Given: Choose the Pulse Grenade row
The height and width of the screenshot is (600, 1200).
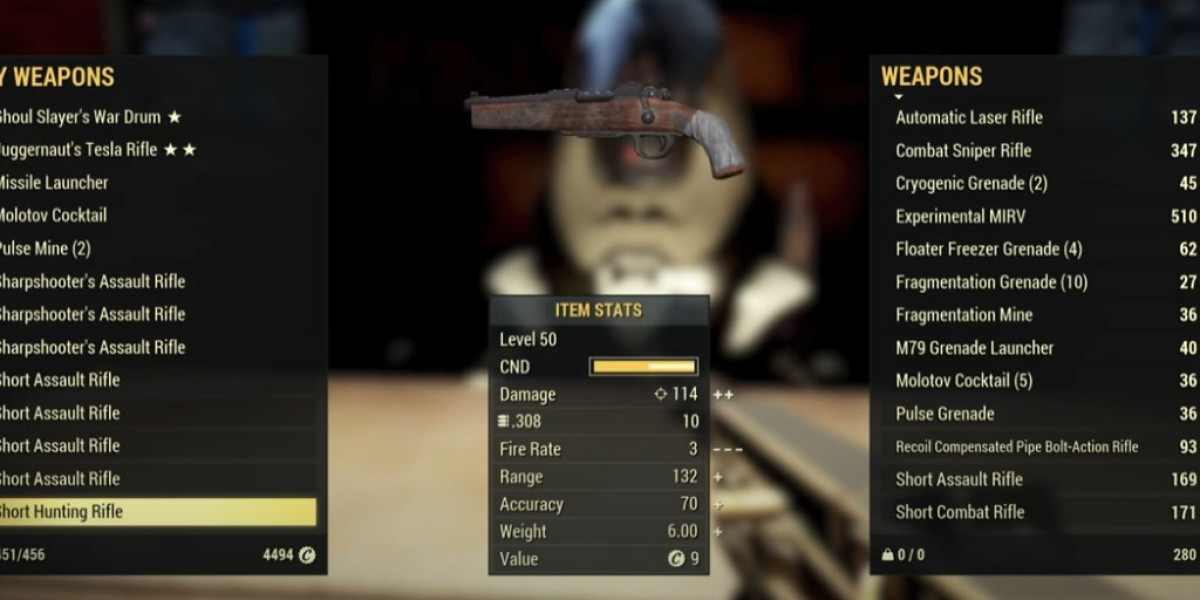Looking at the screenshot, I should click(944, 414).
